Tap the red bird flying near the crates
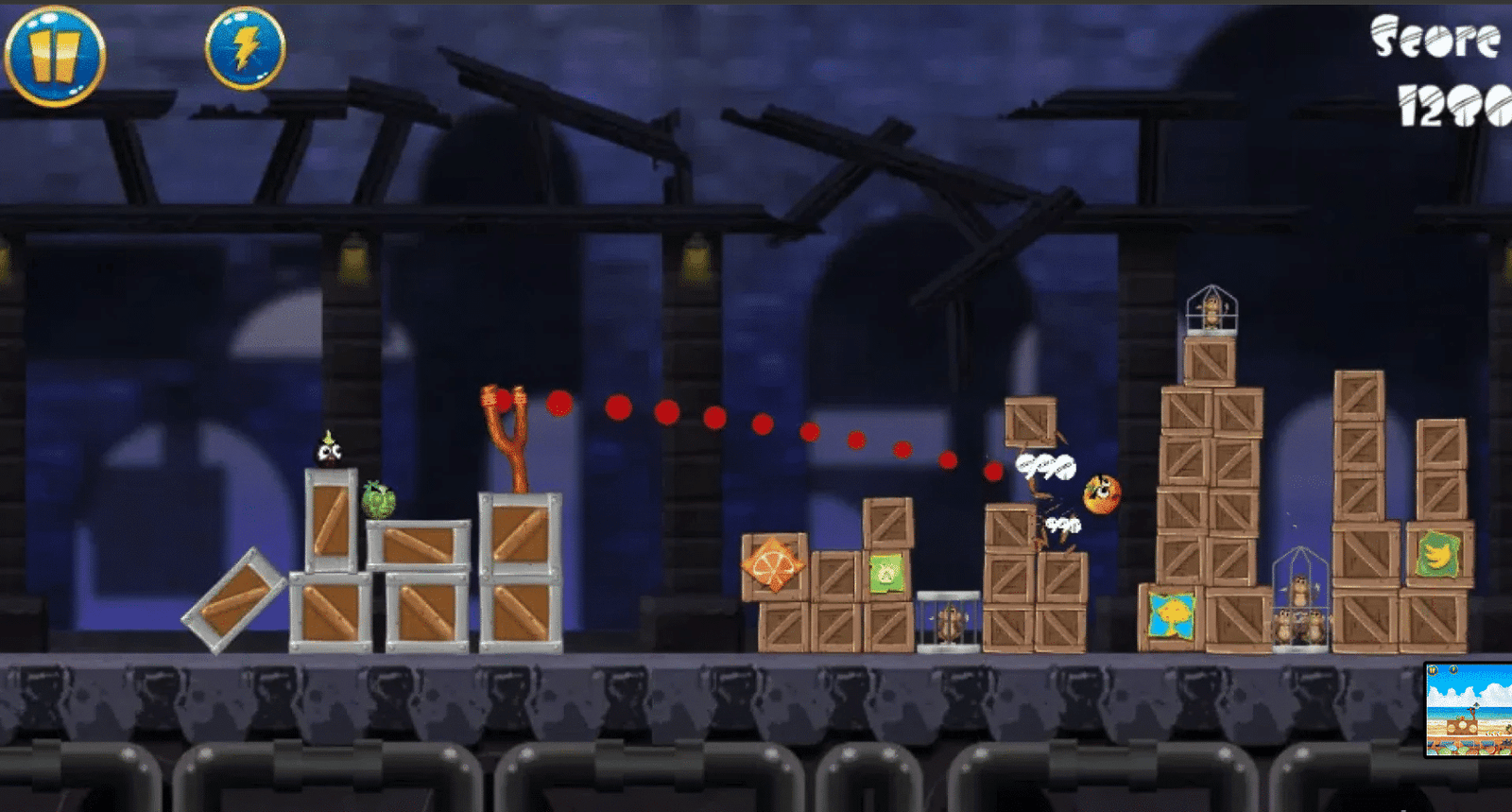 pyautogui.click(x=1102, y=492)
